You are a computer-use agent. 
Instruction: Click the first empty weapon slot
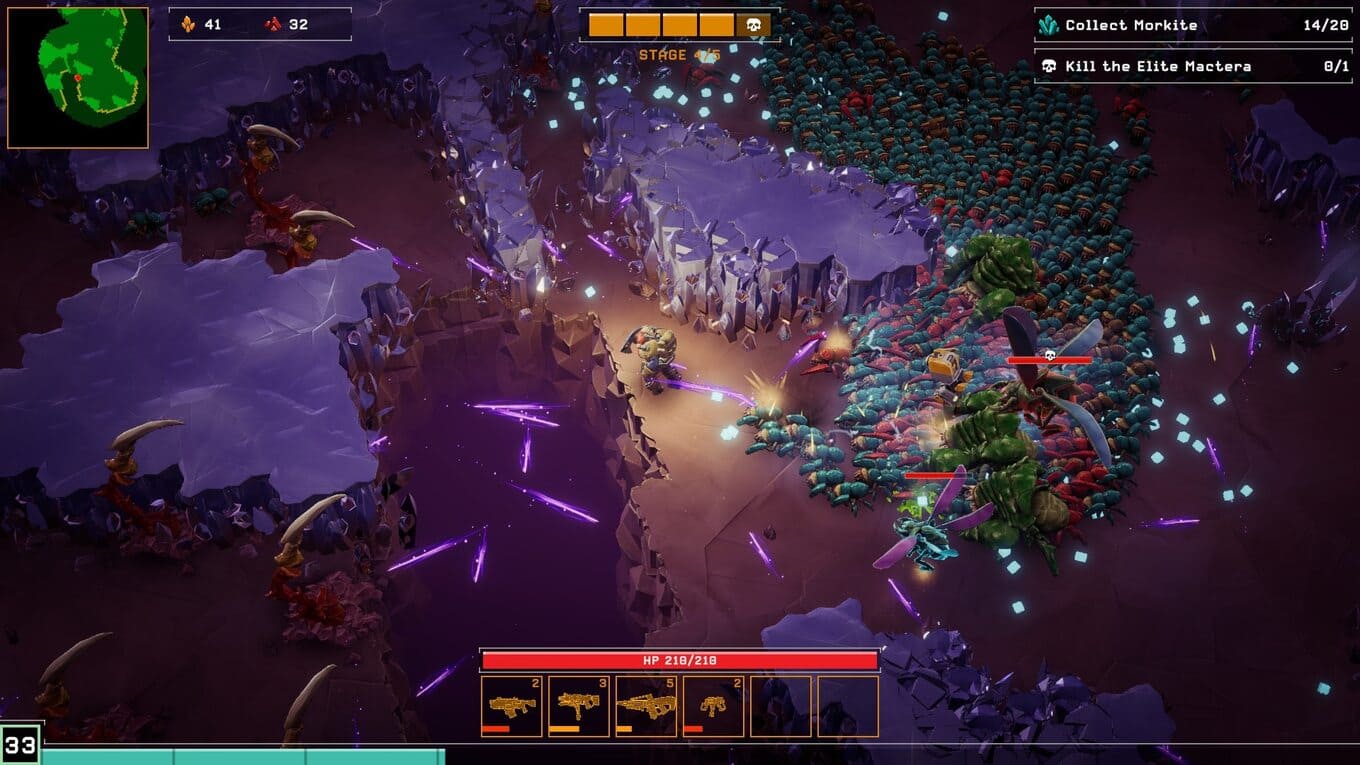click(x=779, y=703)
